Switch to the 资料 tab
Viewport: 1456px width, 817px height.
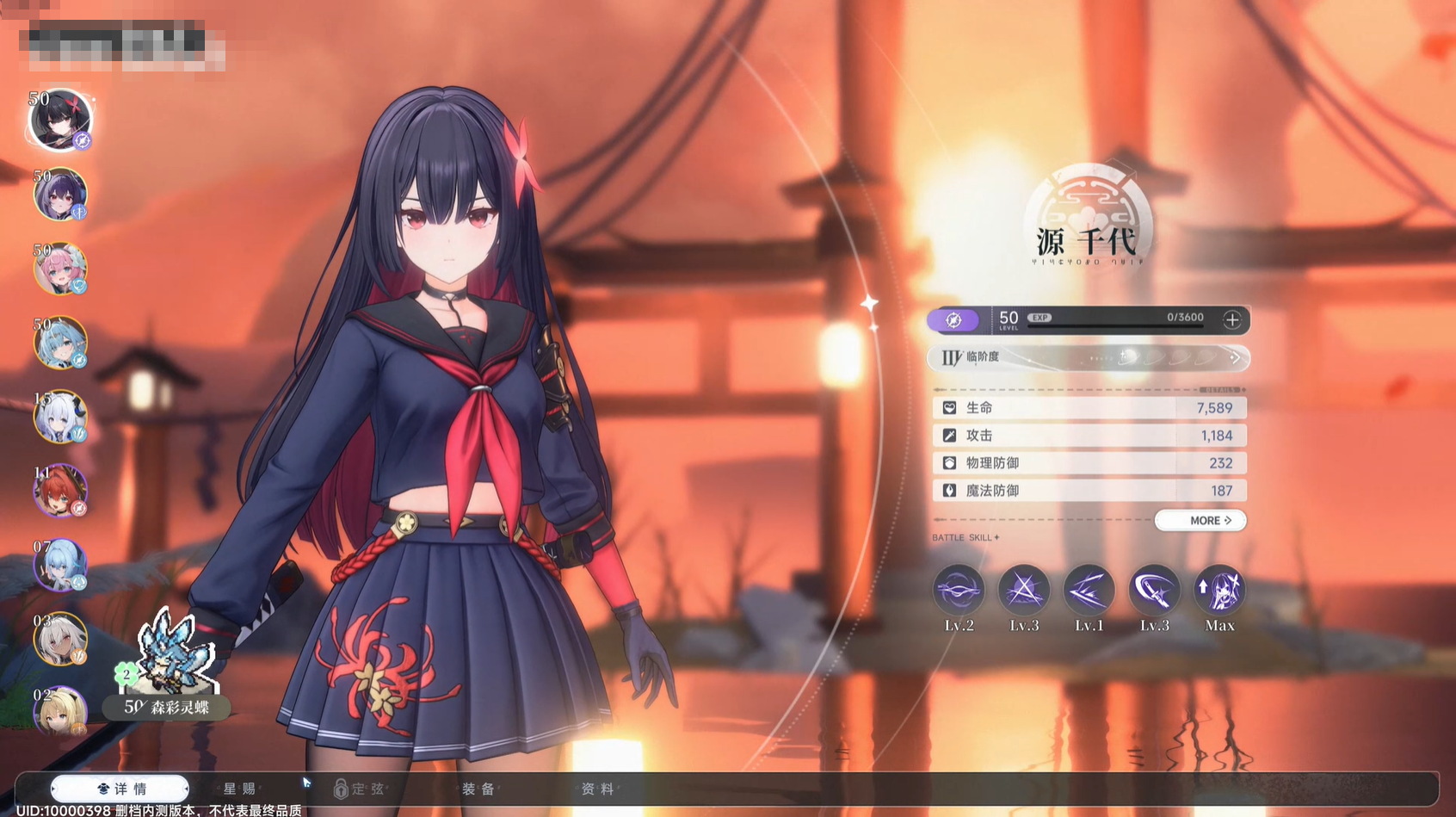[x=597, y=789]
